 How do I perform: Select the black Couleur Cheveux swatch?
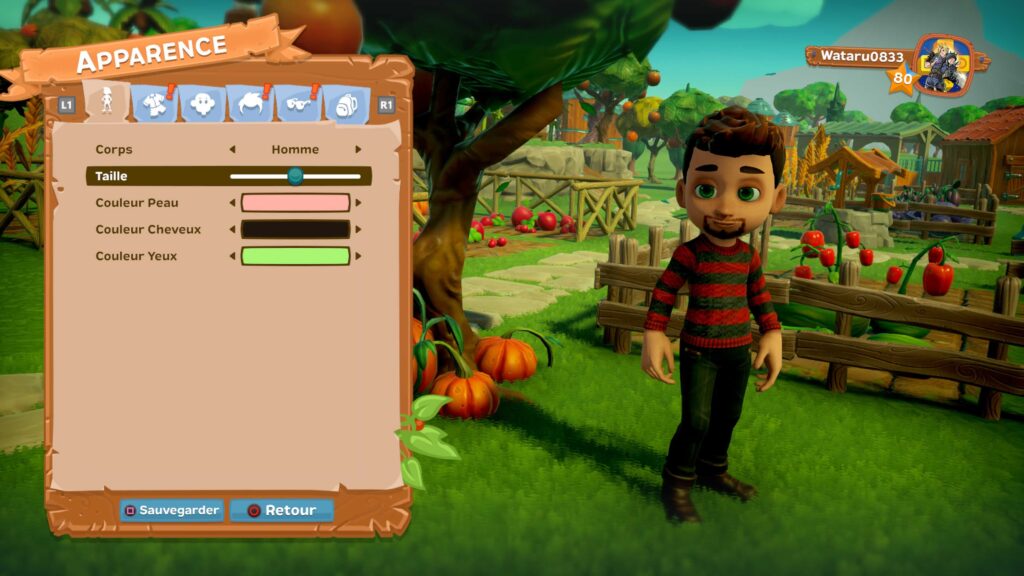click(295, 229)
